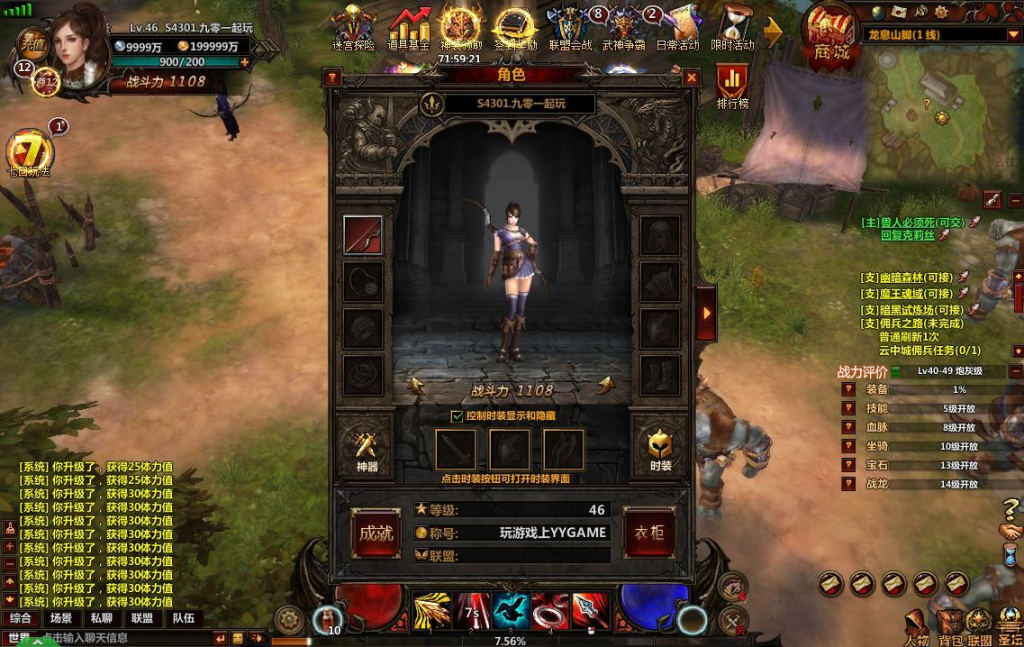Open the 道具基金 item fund
The height and width of the screenshot is (647, 1024).
[409, 28]
